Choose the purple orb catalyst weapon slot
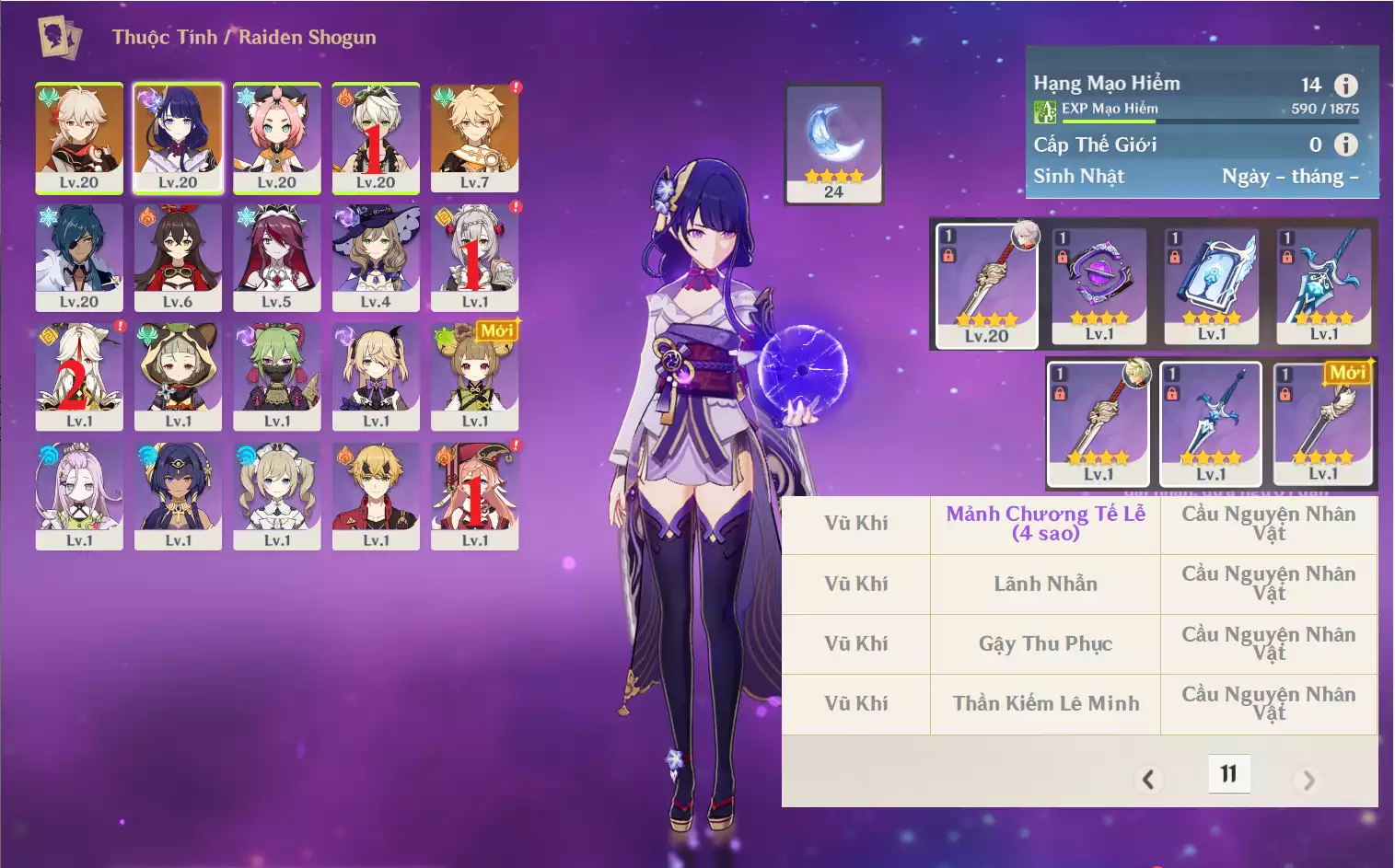This screenshot has height=868, width=1395. [x=1099, y=285]
